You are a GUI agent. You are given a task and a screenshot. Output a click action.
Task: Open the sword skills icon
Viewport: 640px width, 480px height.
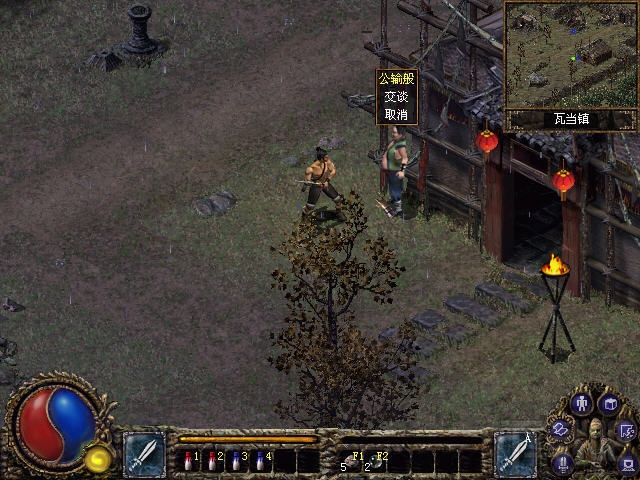pos(562,461)
